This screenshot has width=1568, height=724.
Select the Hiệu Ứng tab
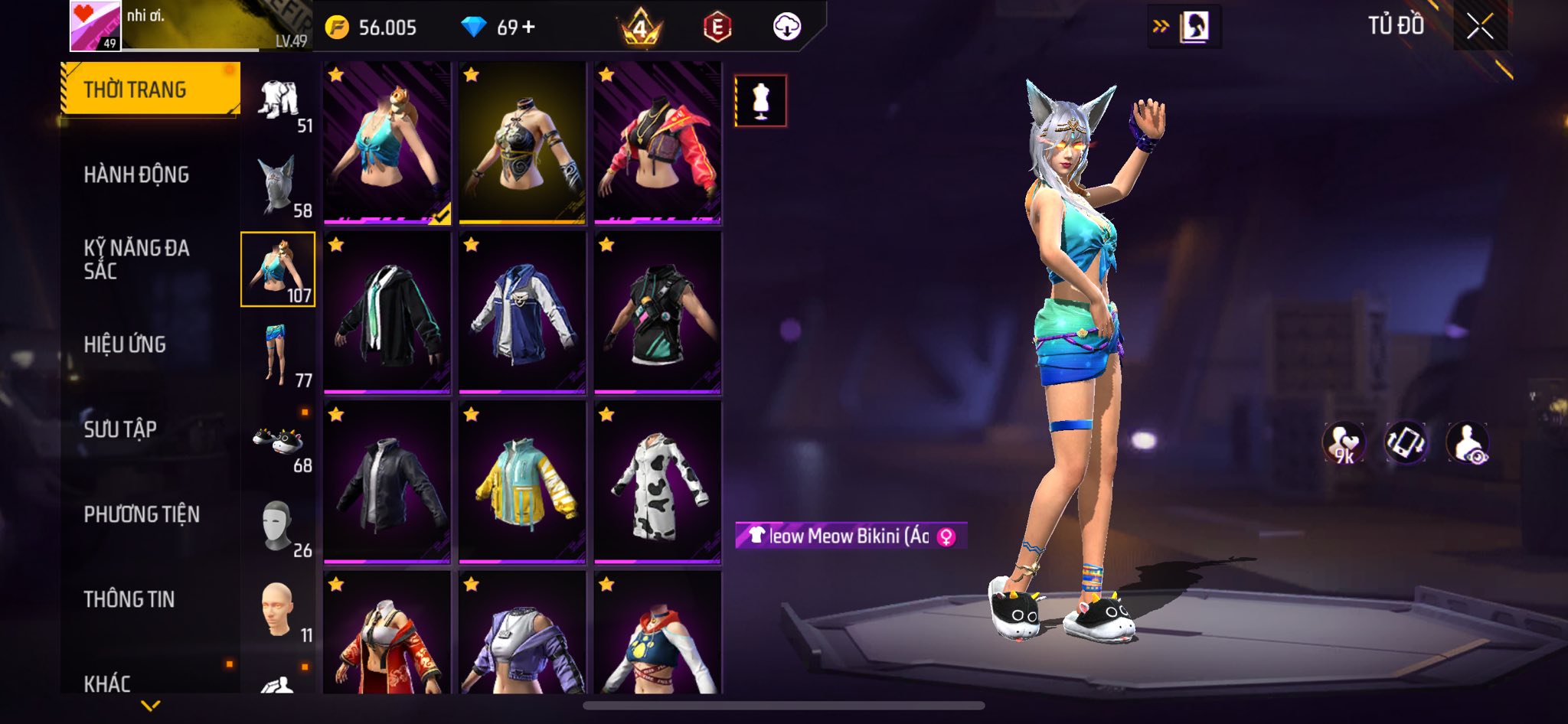tap(125, 344)
